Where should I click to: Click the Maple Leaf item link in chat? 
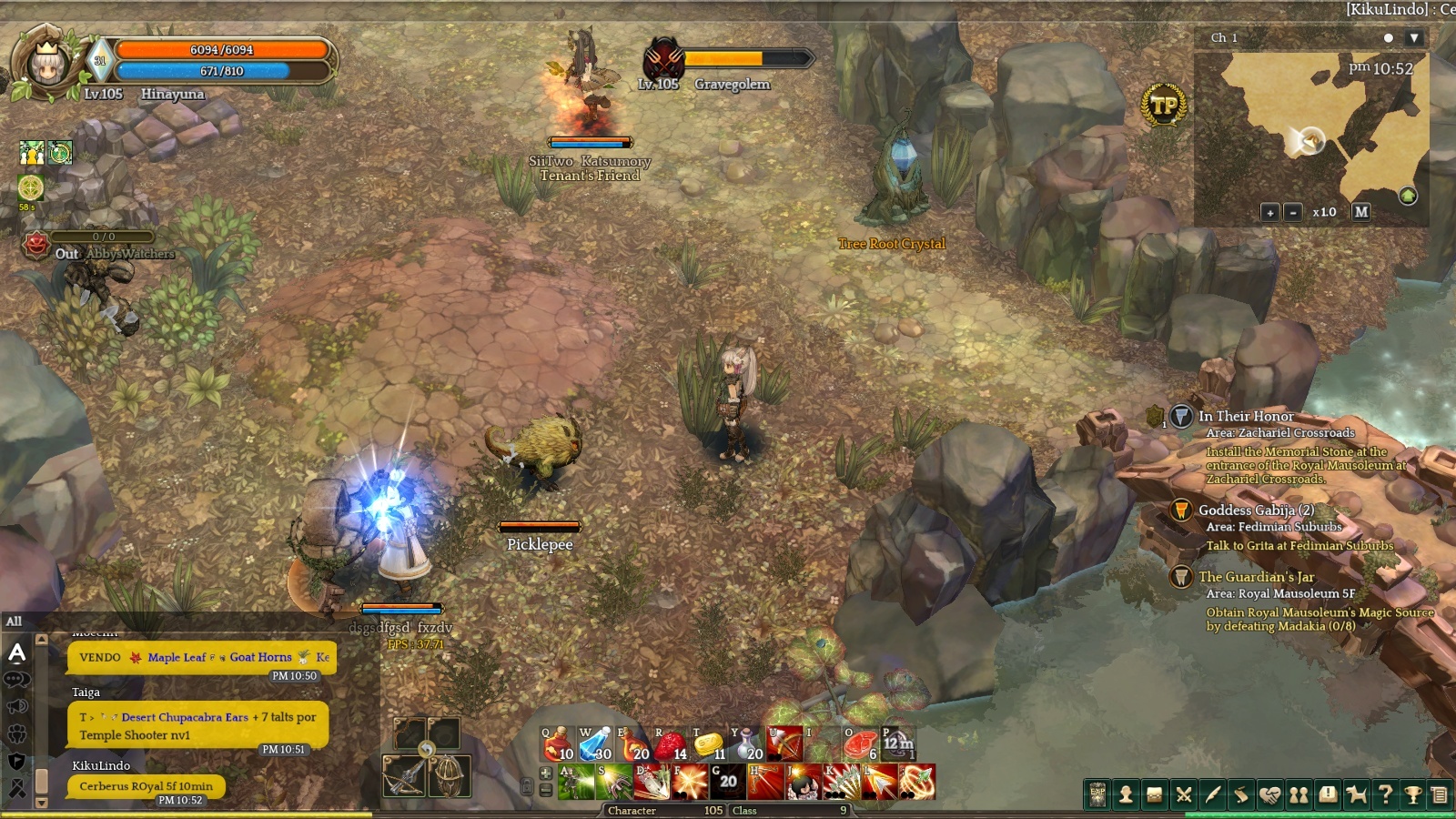pyautogui.click(x=176, y=657)
